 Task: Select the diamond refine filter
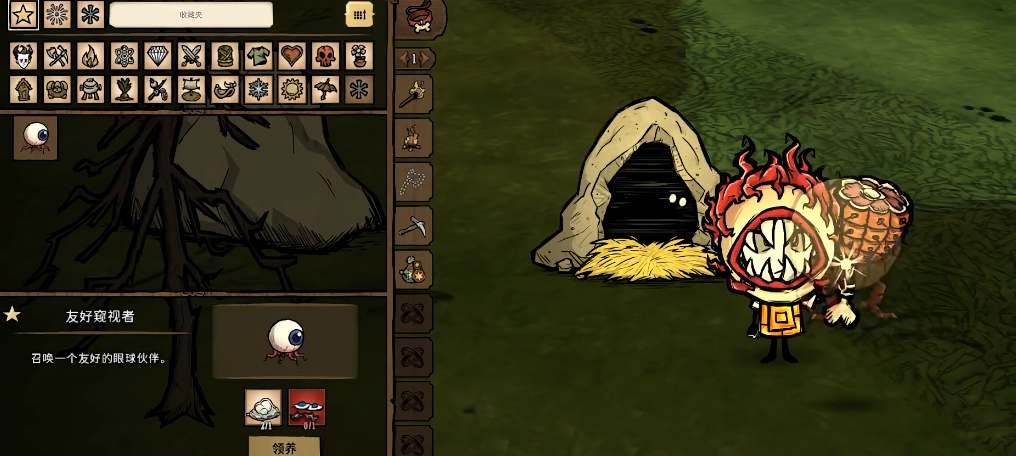(158, 56)
